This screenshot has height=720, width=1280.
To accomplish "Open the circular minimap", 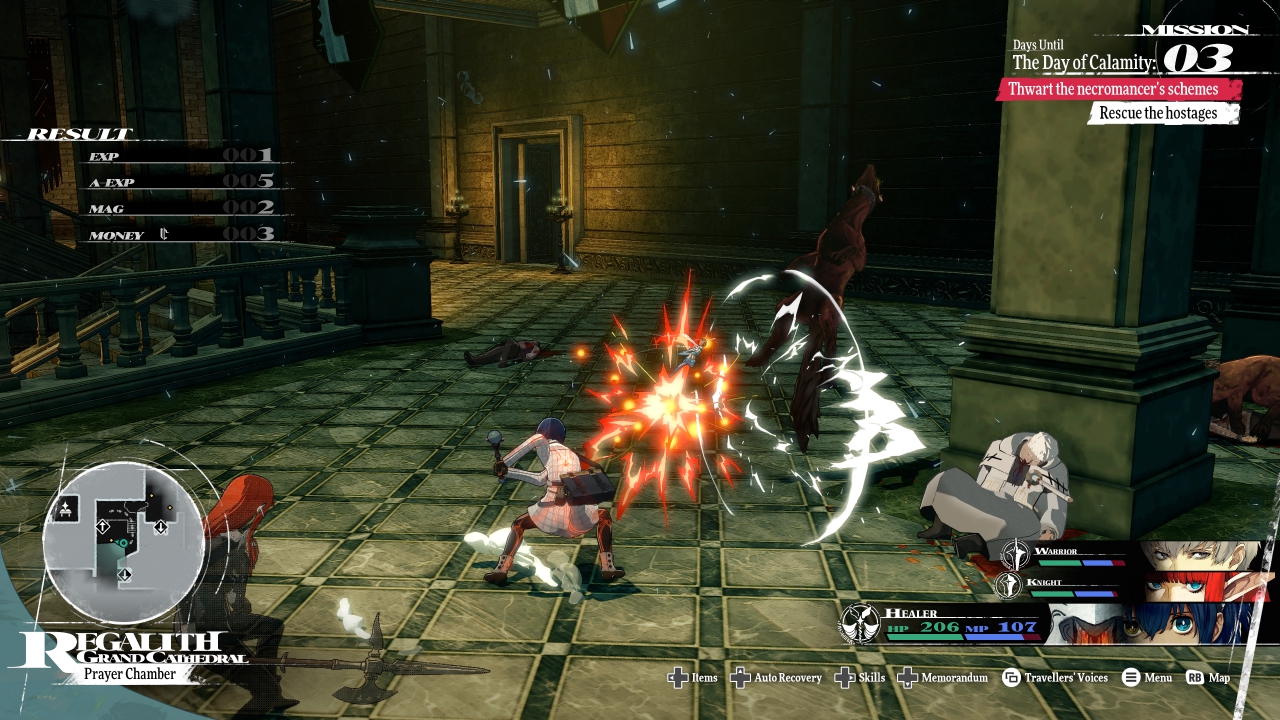I will point(124,542).
